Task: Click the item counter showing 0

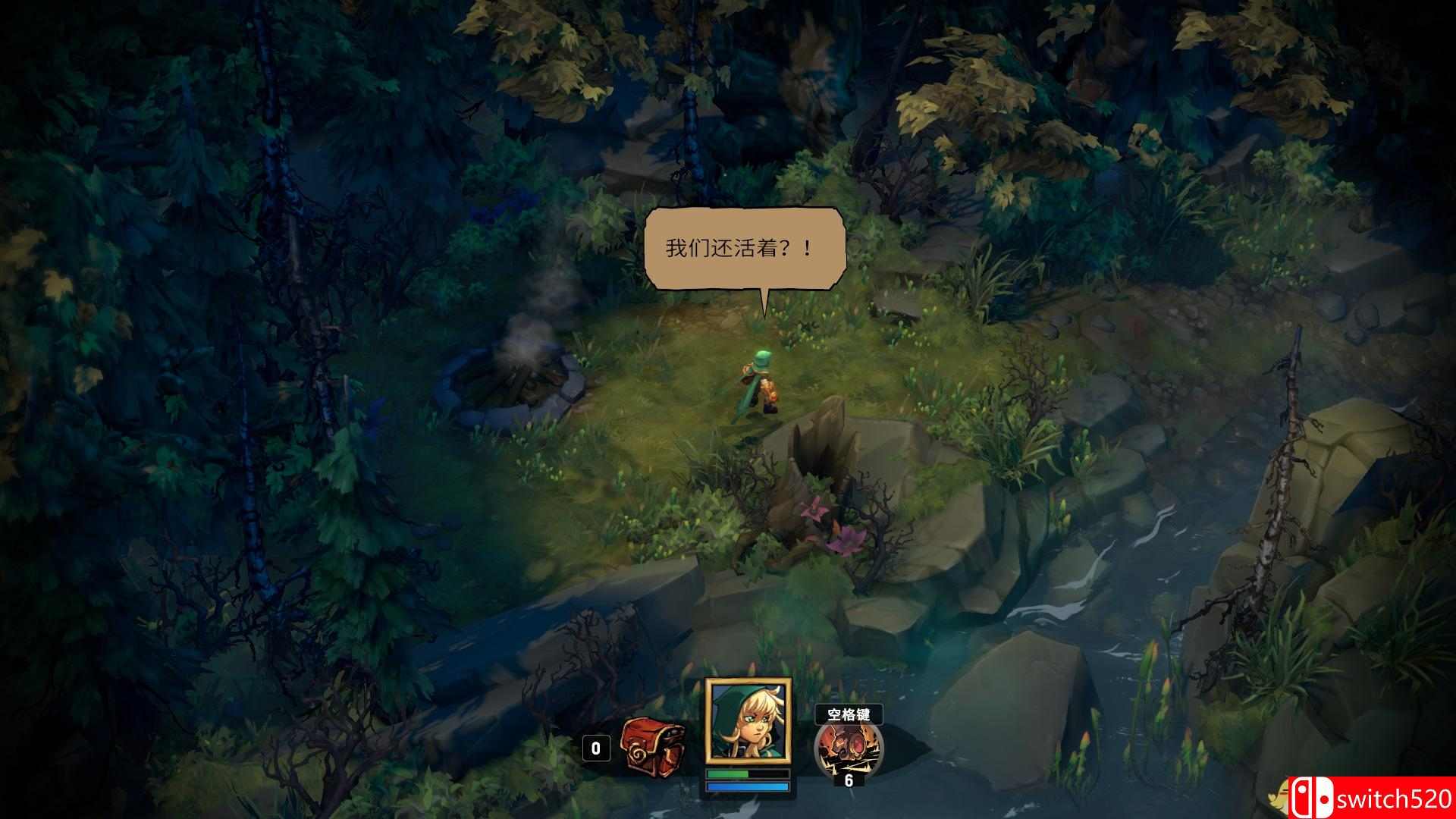Action: [x=596, y=749]
